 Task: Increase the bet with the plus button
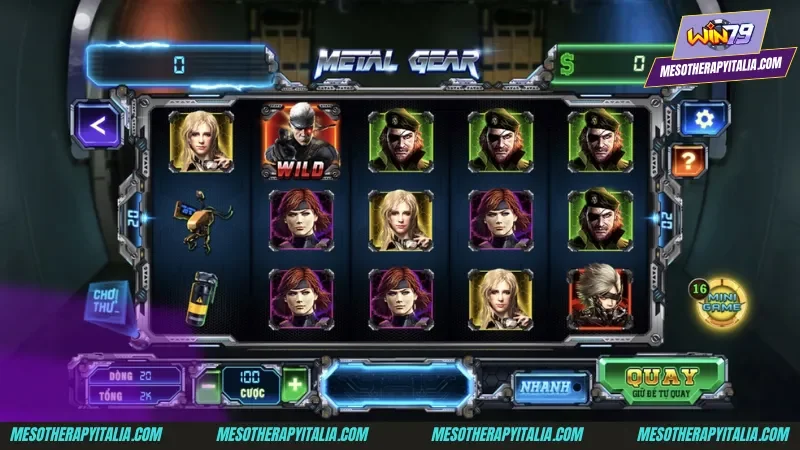pyautogui.click(x=294, y=384)
